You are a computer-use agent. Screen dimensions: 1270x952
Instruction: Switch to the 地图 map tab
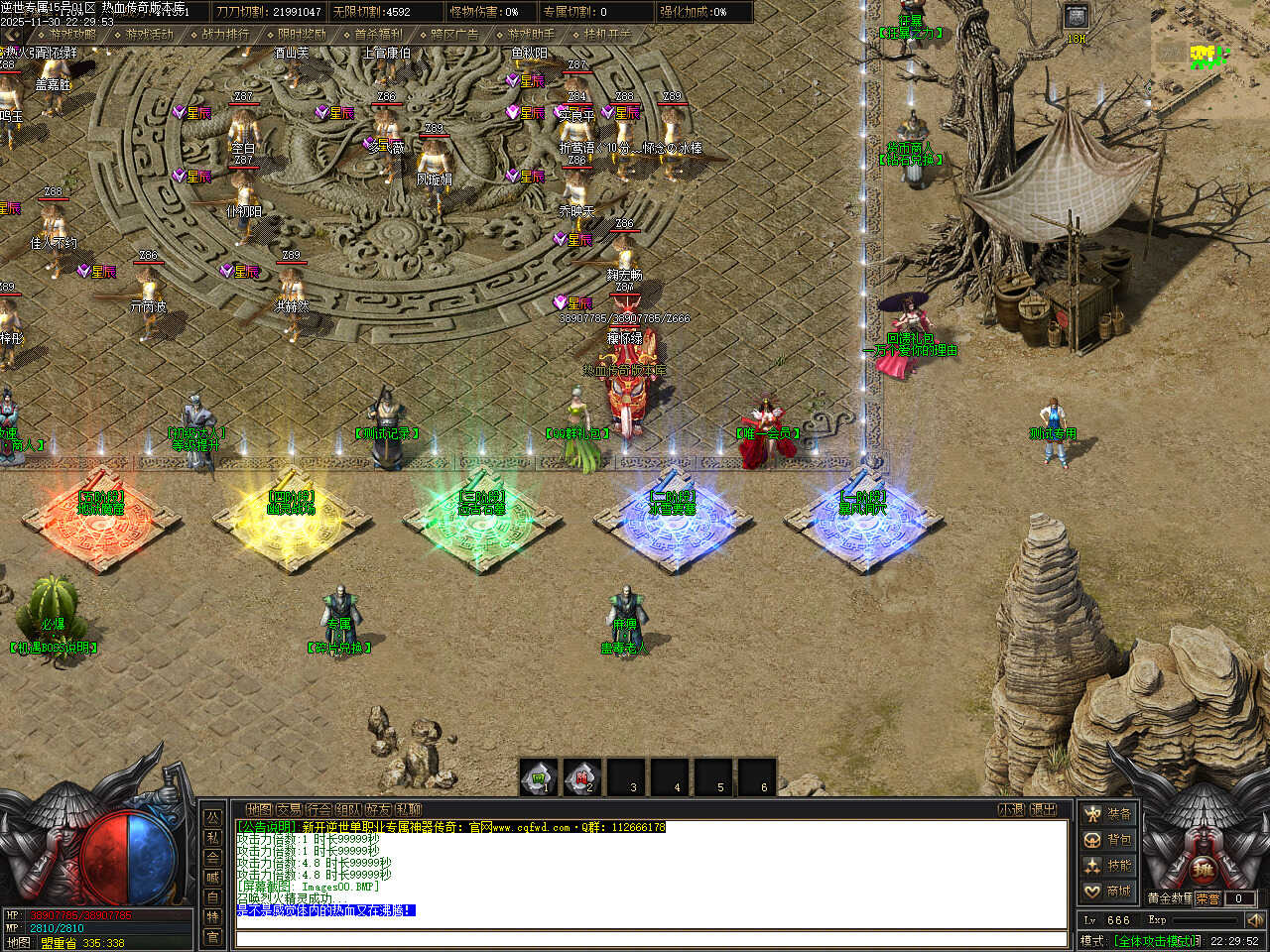click(x=258, y=810)
